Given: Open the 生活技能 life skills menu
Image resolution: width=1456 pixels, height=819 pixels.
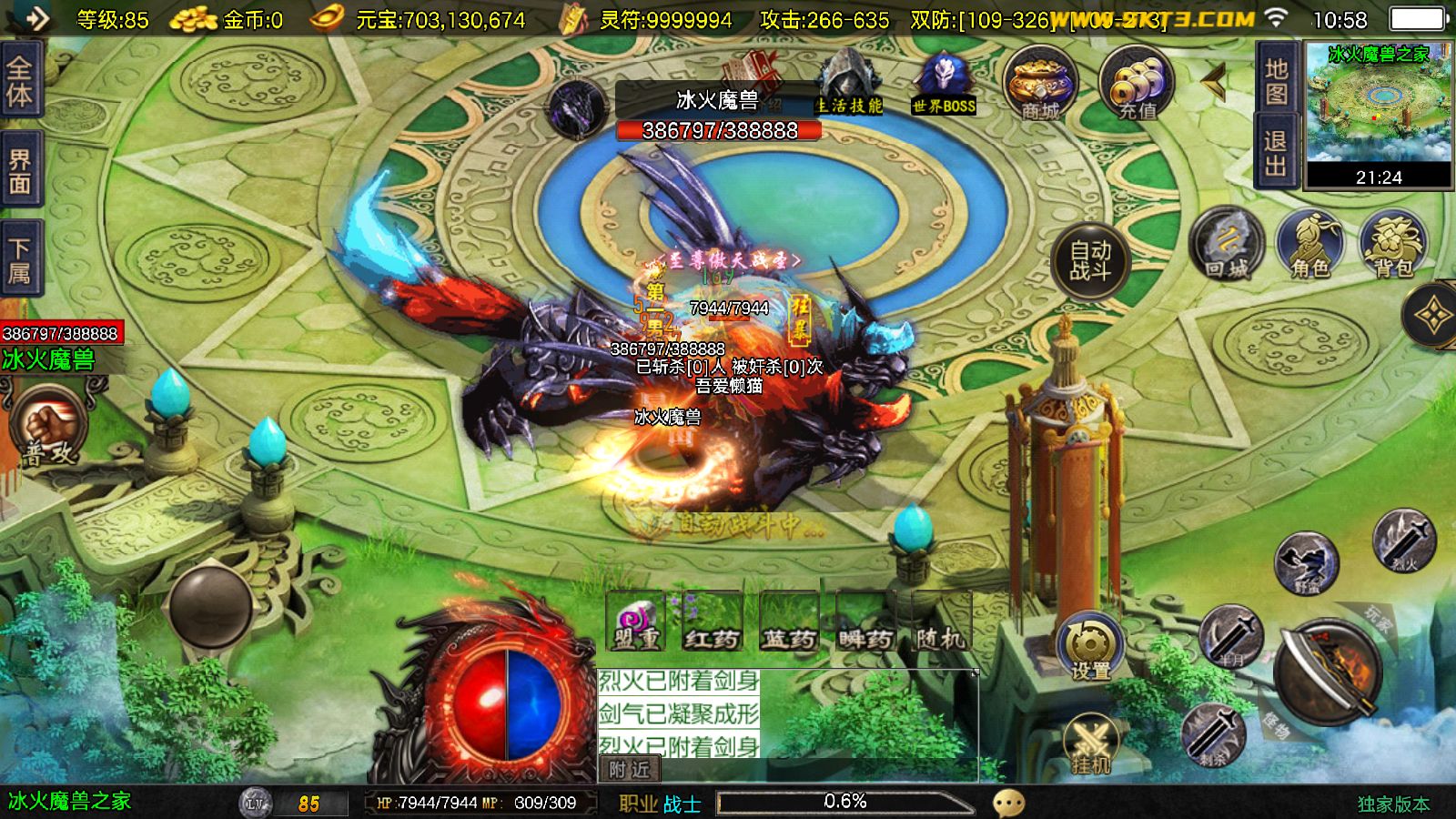Looking at the screenshot, I should tap(848, 85).
